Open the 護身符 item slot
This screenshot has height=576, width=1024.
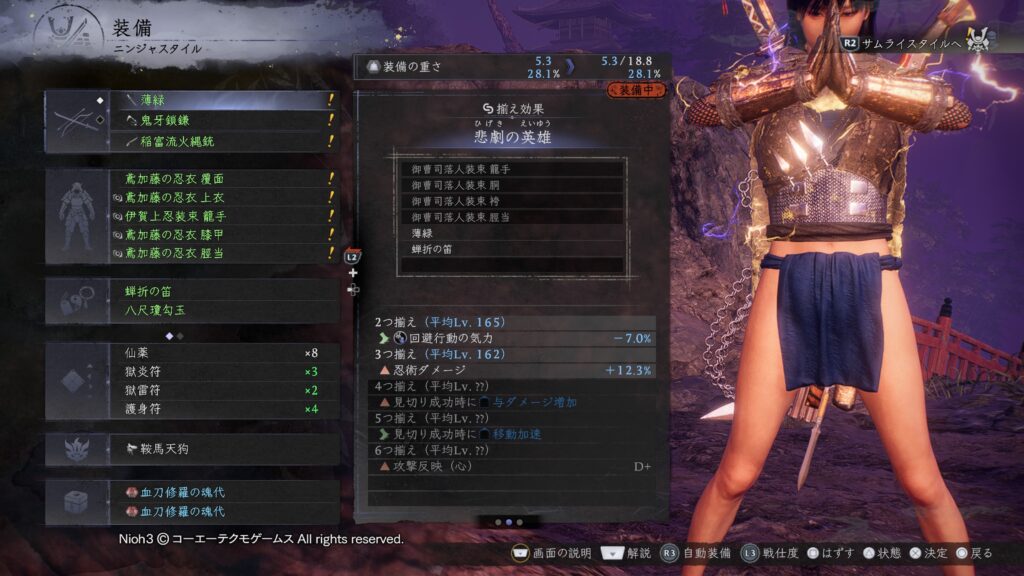[x=220, y=409]
